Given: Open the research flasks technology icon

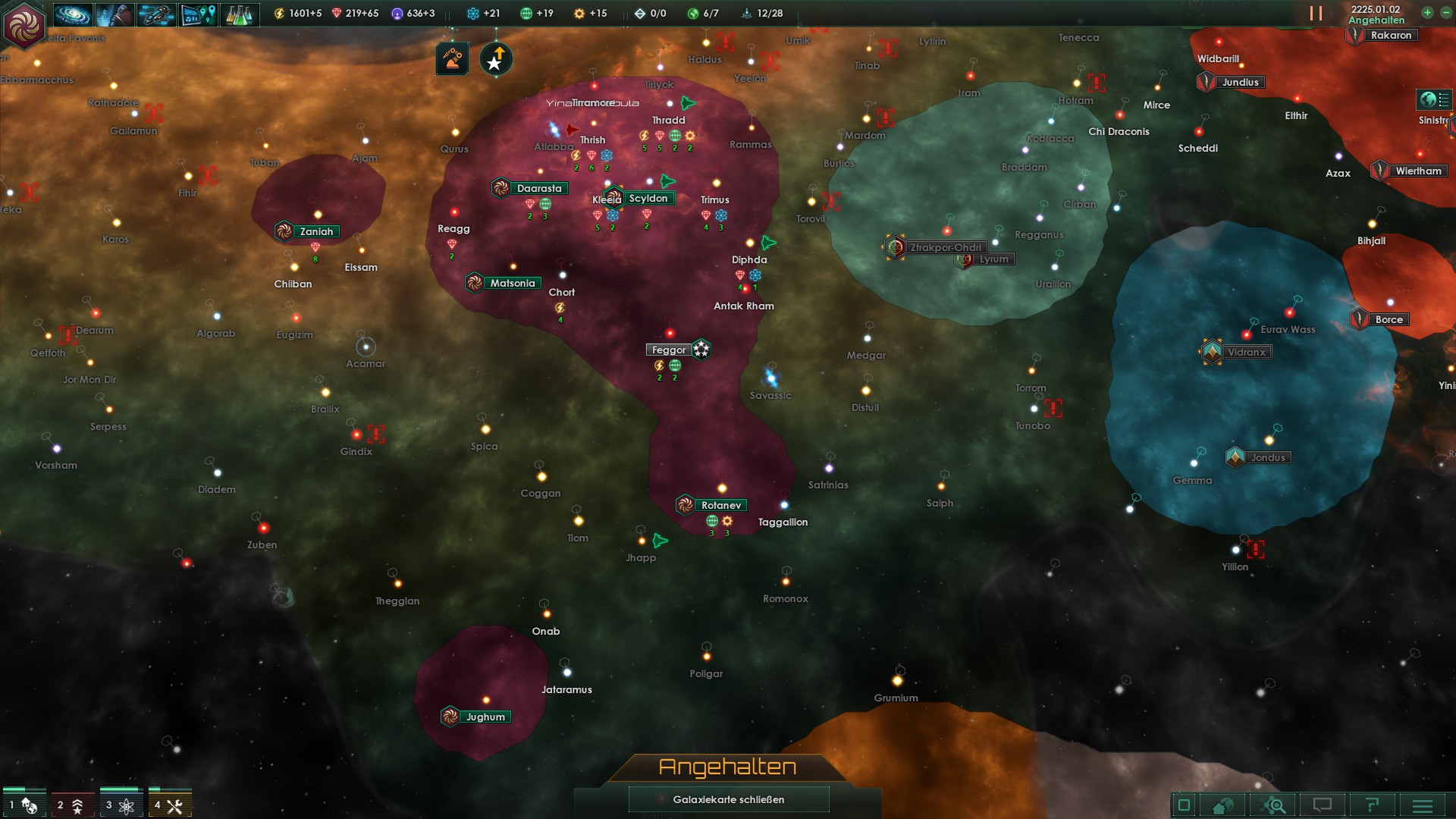Looking at the screenshot, I should (x=240, y=14).
